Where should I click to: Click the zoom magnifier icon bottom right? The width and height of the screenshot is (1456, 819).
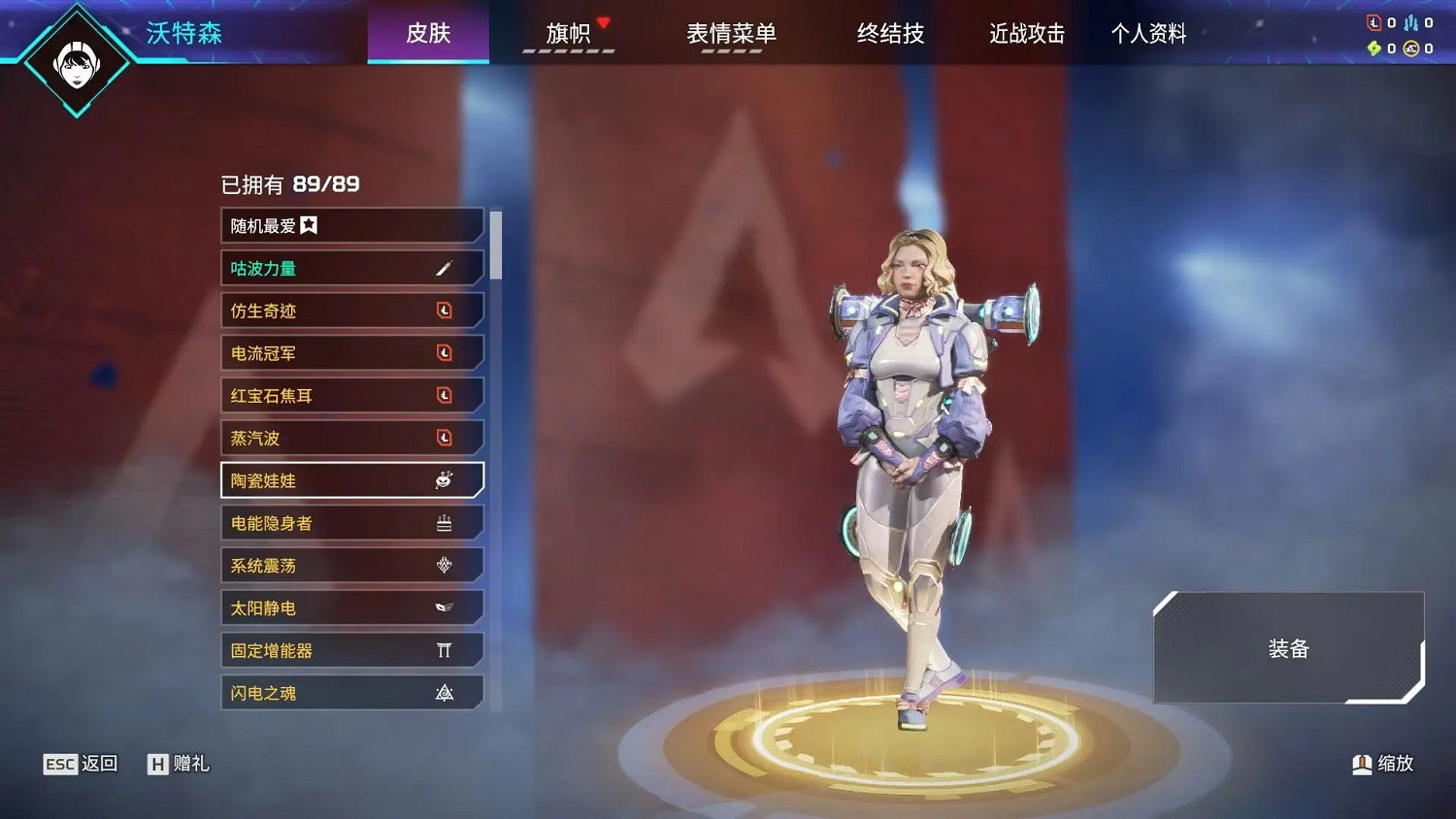pos(1361,764)
